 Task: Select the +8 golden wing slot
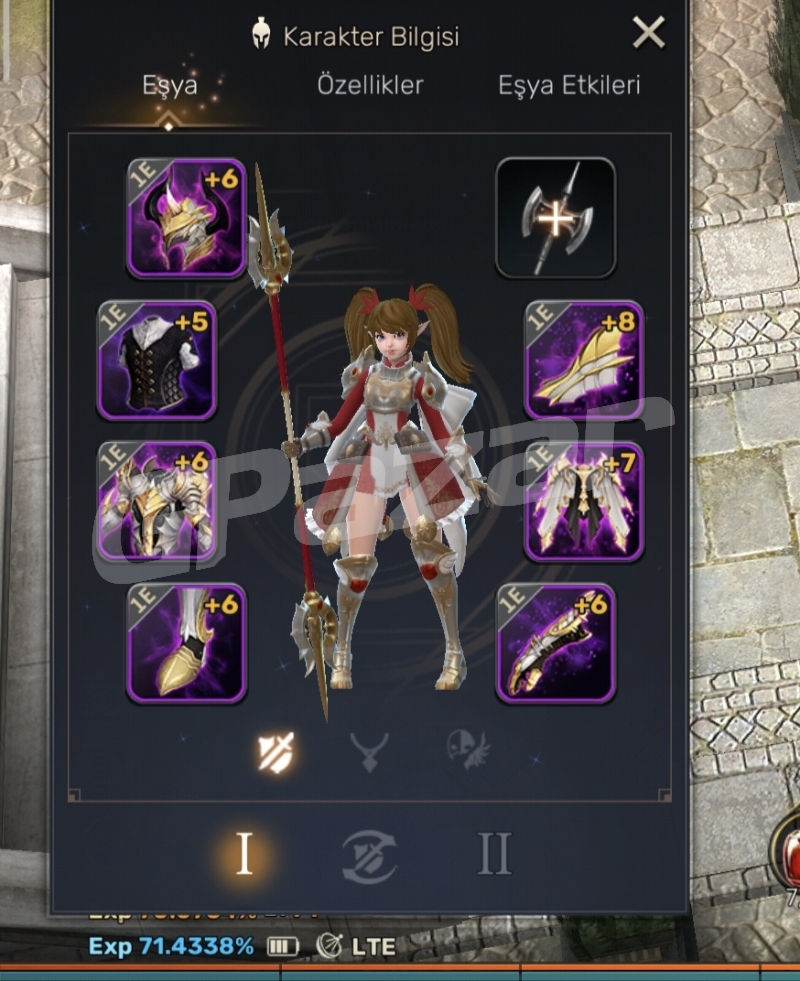click(584, 360)
